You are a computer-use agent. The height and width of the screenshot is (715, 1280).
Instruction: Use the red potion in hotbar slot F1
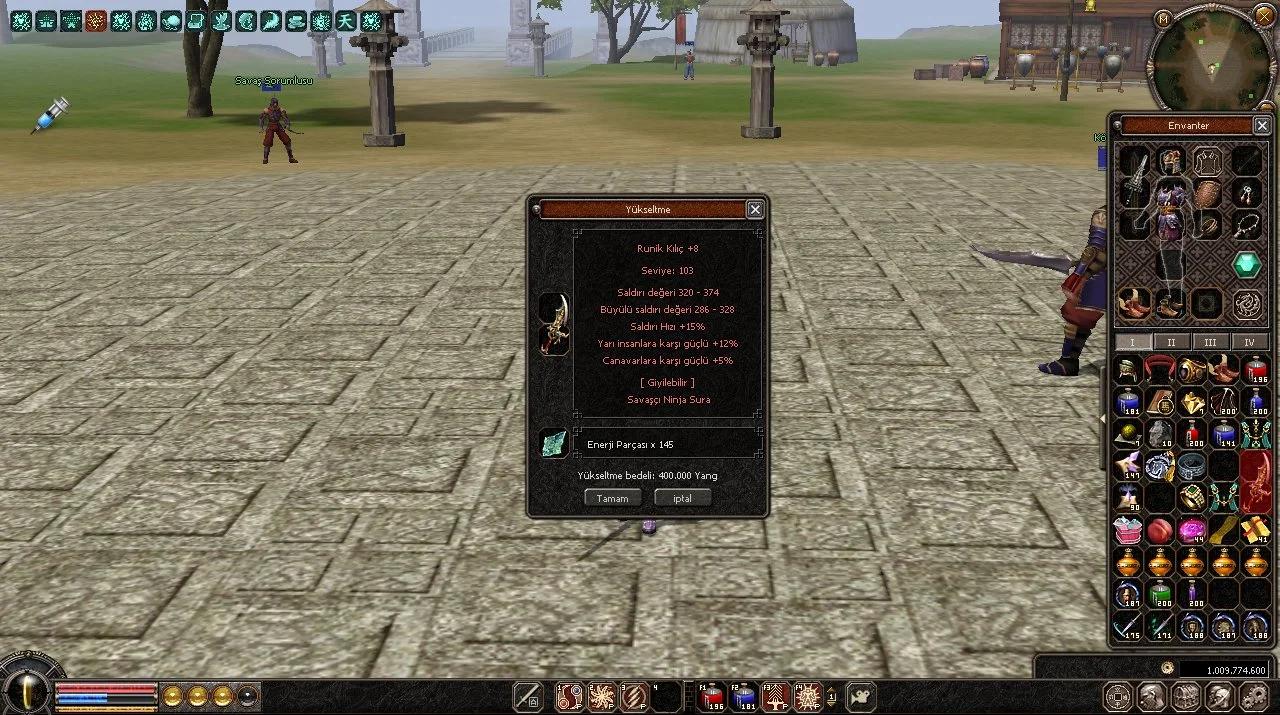coord(712,696)
